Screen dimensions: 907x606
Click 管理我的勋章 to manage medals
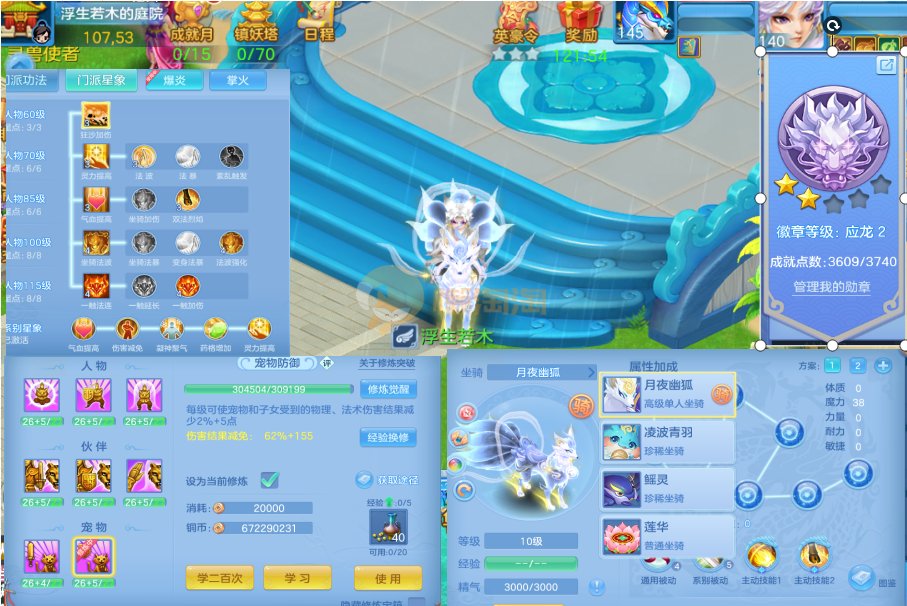(831, 287)
